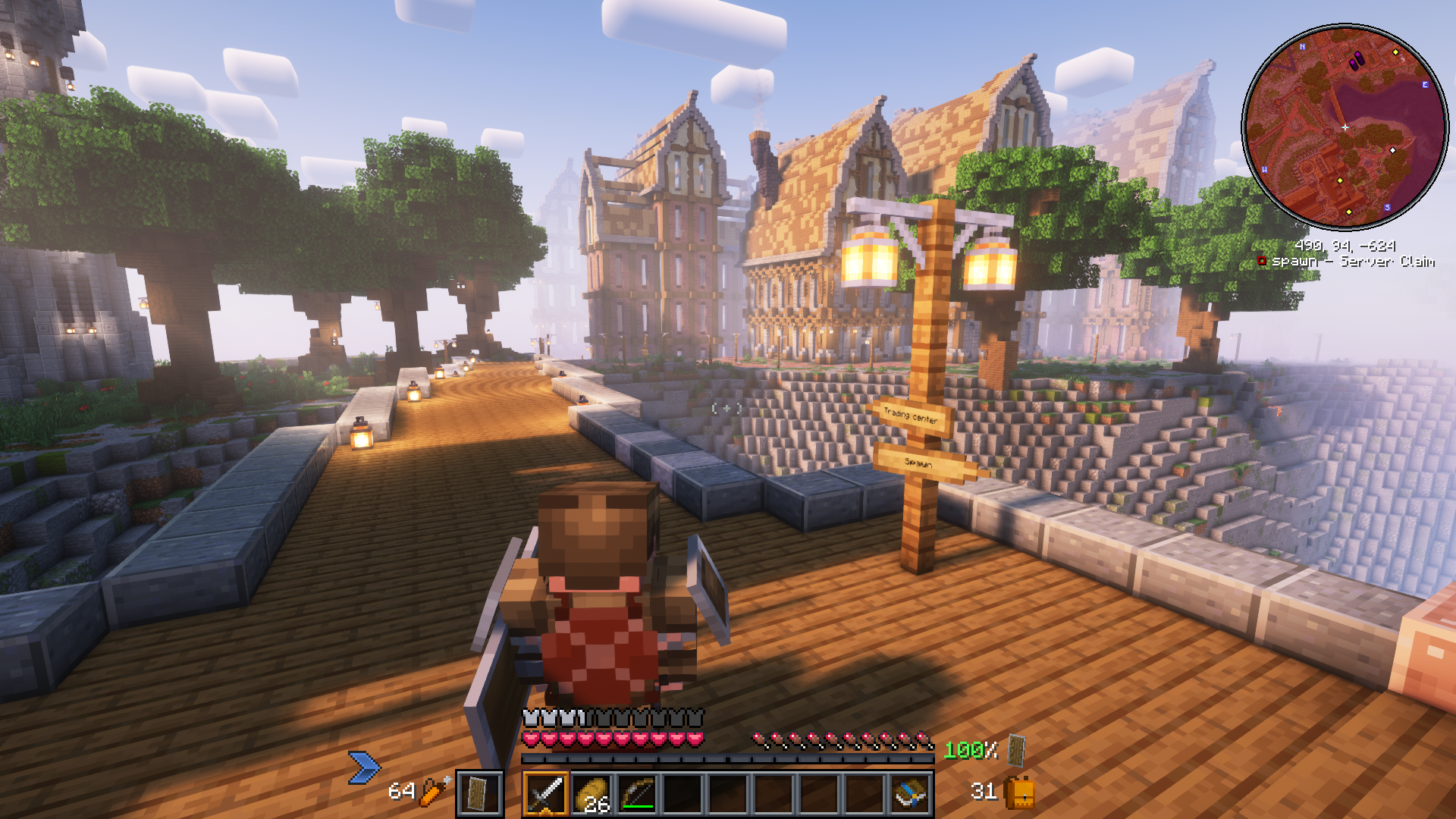
Task: Select the blue book hotbar slot
Action: click(911, 794)
